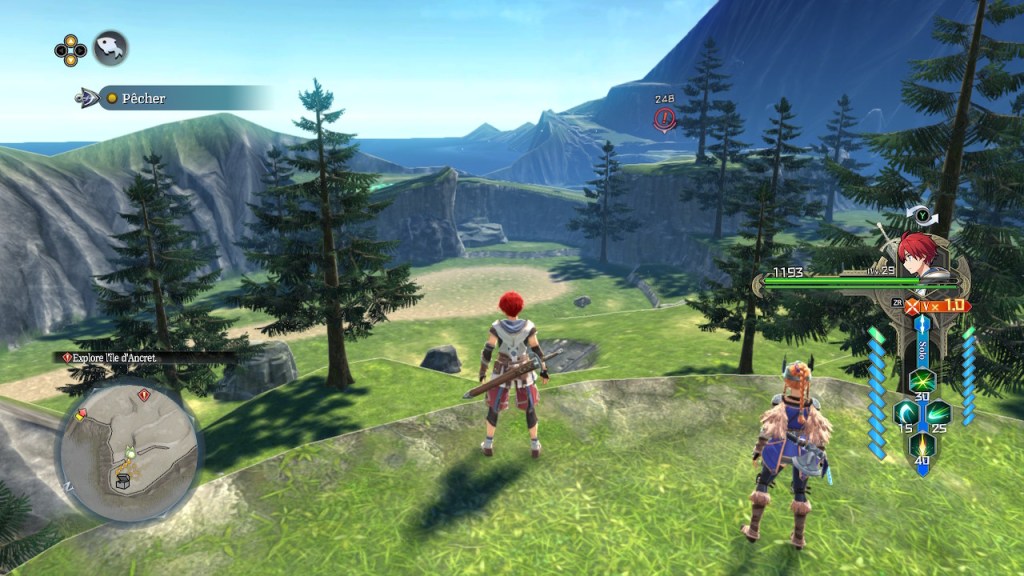The image size is (1024, 576).
Task: Activate the green starburst skill costing 30
Action: [921, 379]
